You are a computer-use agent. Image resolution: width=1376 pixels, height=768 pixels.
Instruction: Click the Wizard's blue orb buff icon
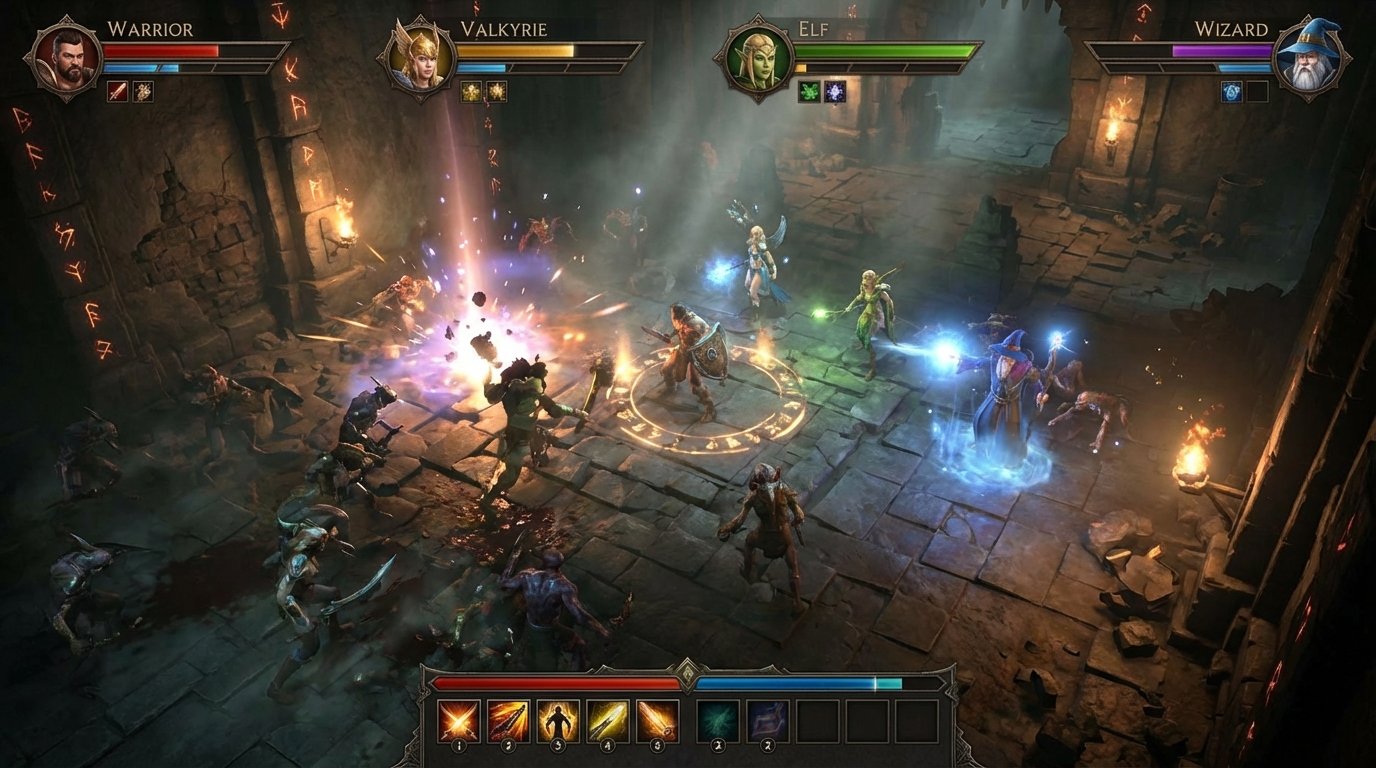(1231, 92)
